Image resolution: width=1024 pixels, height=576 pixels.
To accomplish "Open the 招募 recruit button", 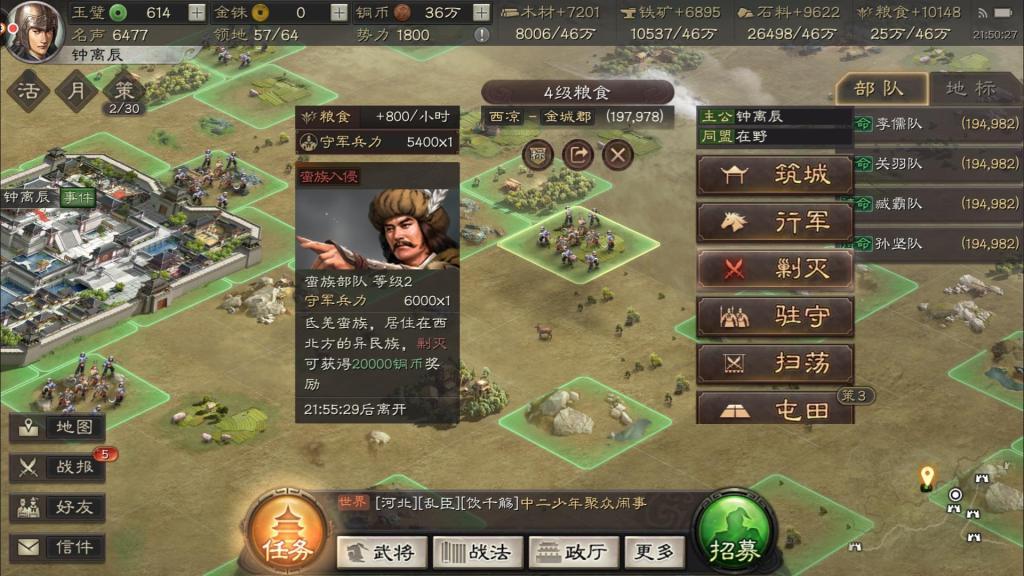I will [735, 536].
